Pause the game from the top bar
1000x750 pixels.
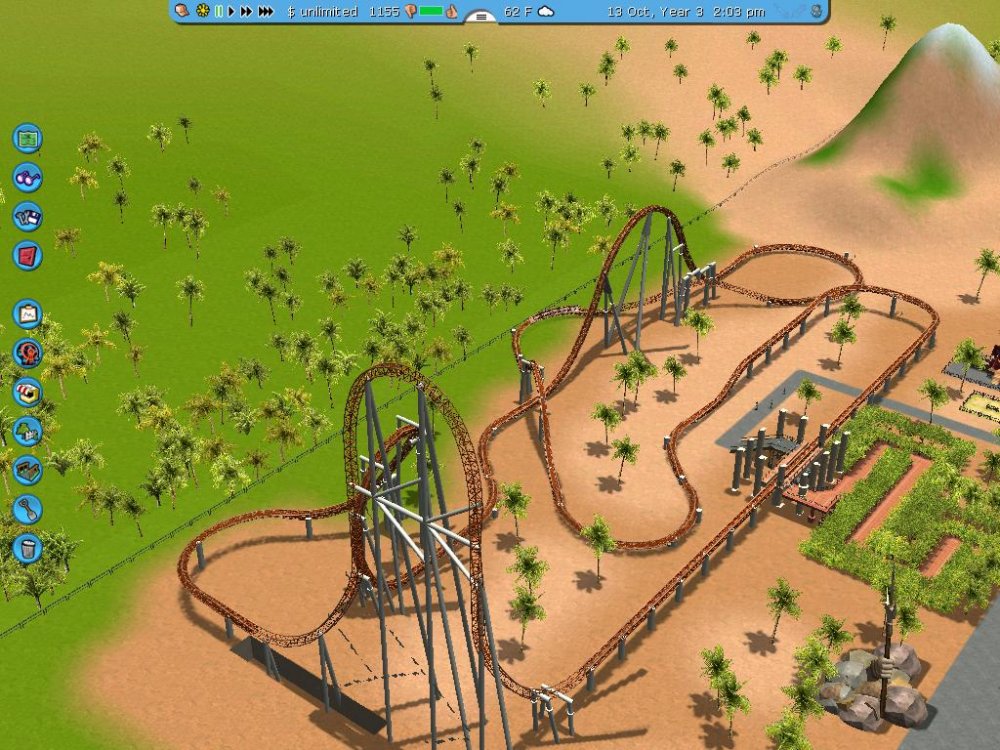219,12
